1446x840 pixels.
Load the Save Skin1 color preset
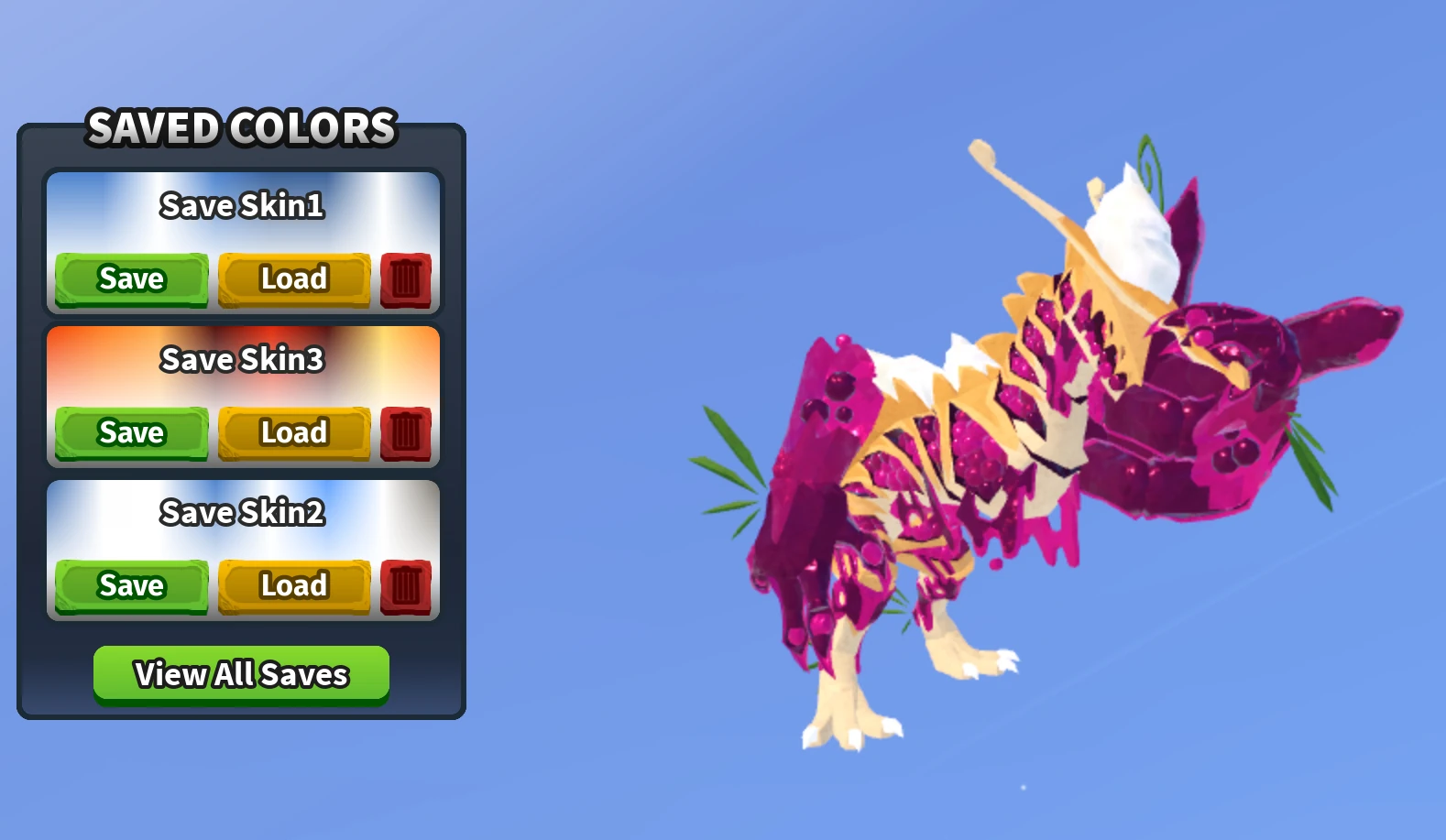pyautogui.click(x=292, y=278)
